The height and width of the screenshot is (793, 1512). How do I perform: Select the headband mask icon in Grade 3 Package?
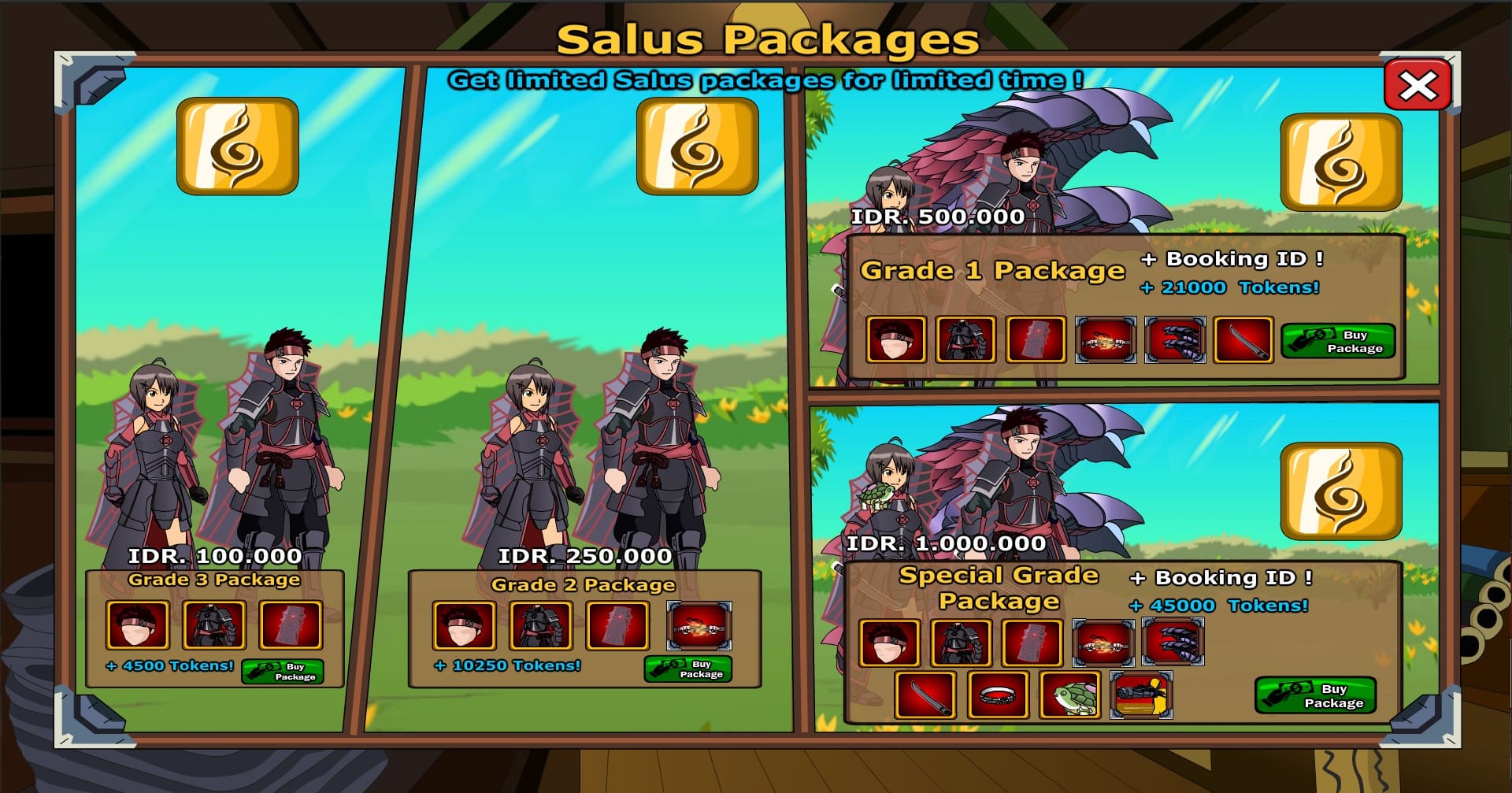139,624
